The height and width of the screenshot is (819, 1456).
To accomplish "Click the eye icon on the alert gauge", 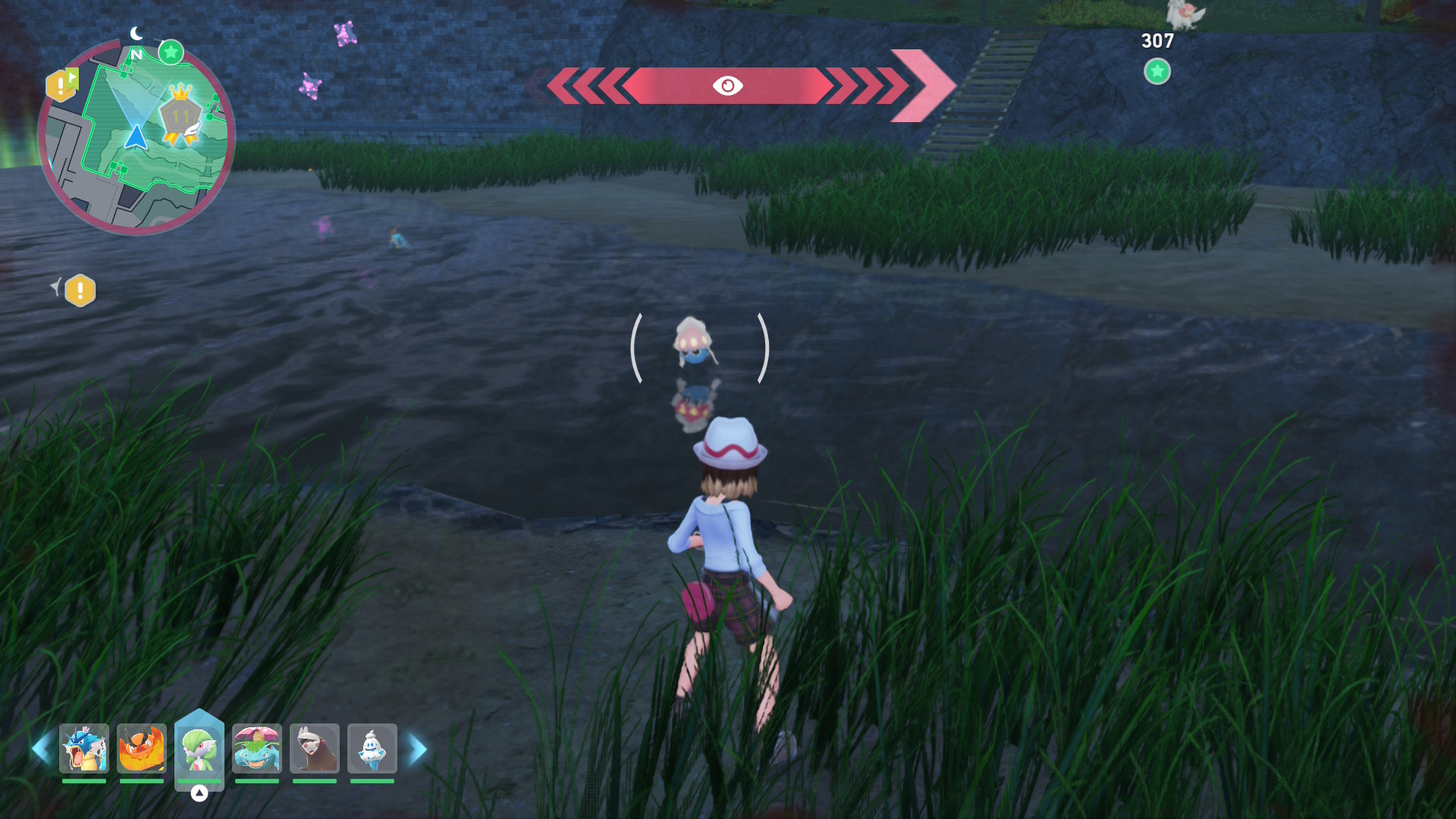I will coord(727,86).
